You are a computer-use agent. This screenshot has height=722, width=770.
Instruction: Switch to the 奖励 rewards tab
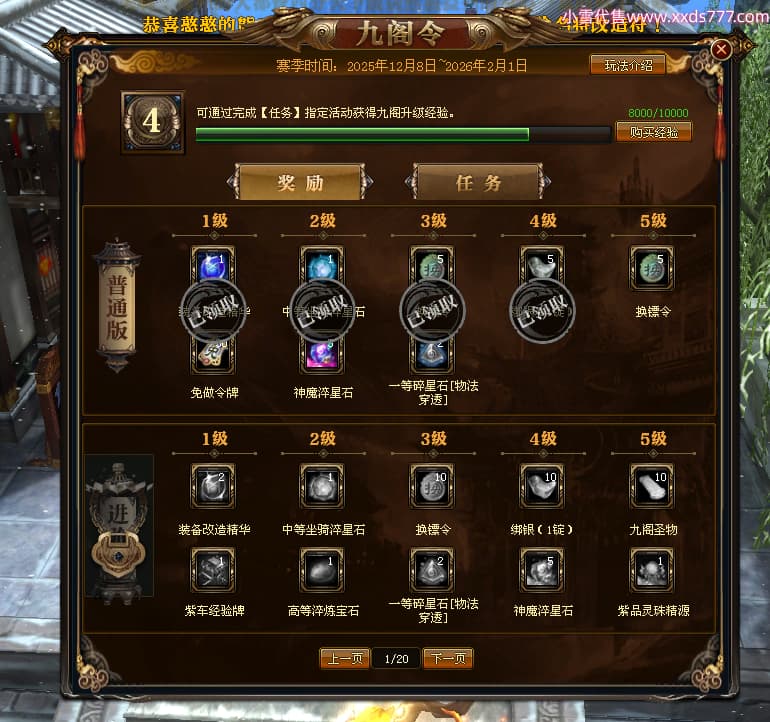(x=300, y=183)
